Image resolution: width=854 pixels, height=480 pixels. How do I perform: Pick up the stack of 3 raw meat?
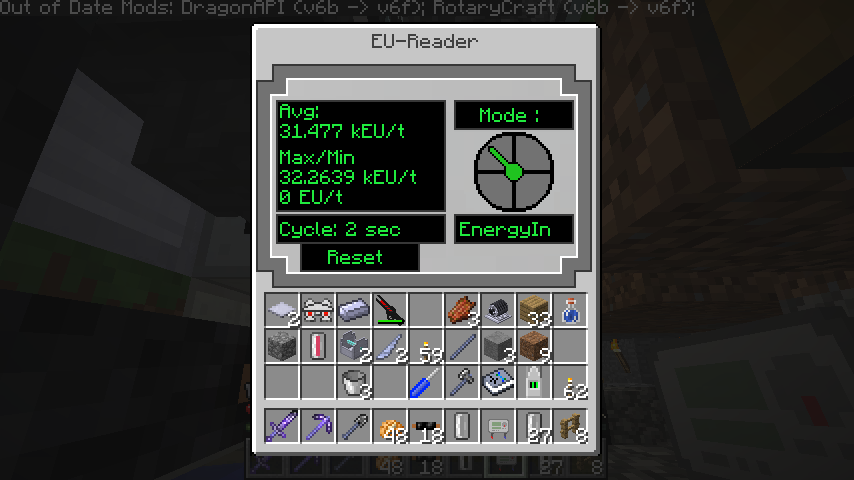pos(462,310)
